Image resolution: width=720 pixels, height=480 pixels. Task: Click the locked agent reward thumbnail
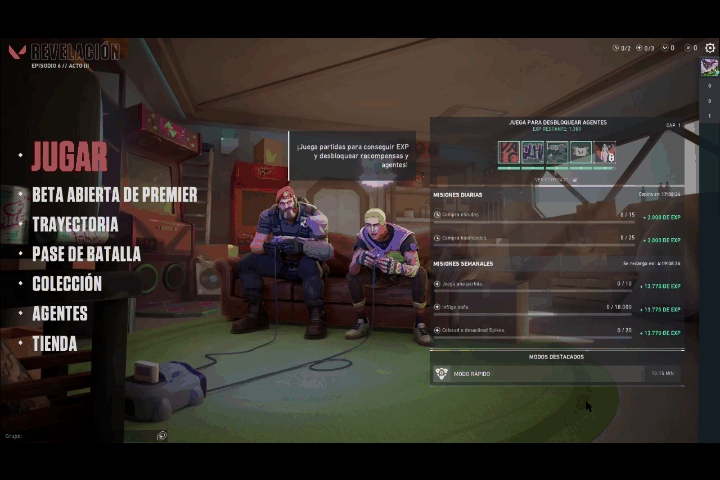click(604, 153)
